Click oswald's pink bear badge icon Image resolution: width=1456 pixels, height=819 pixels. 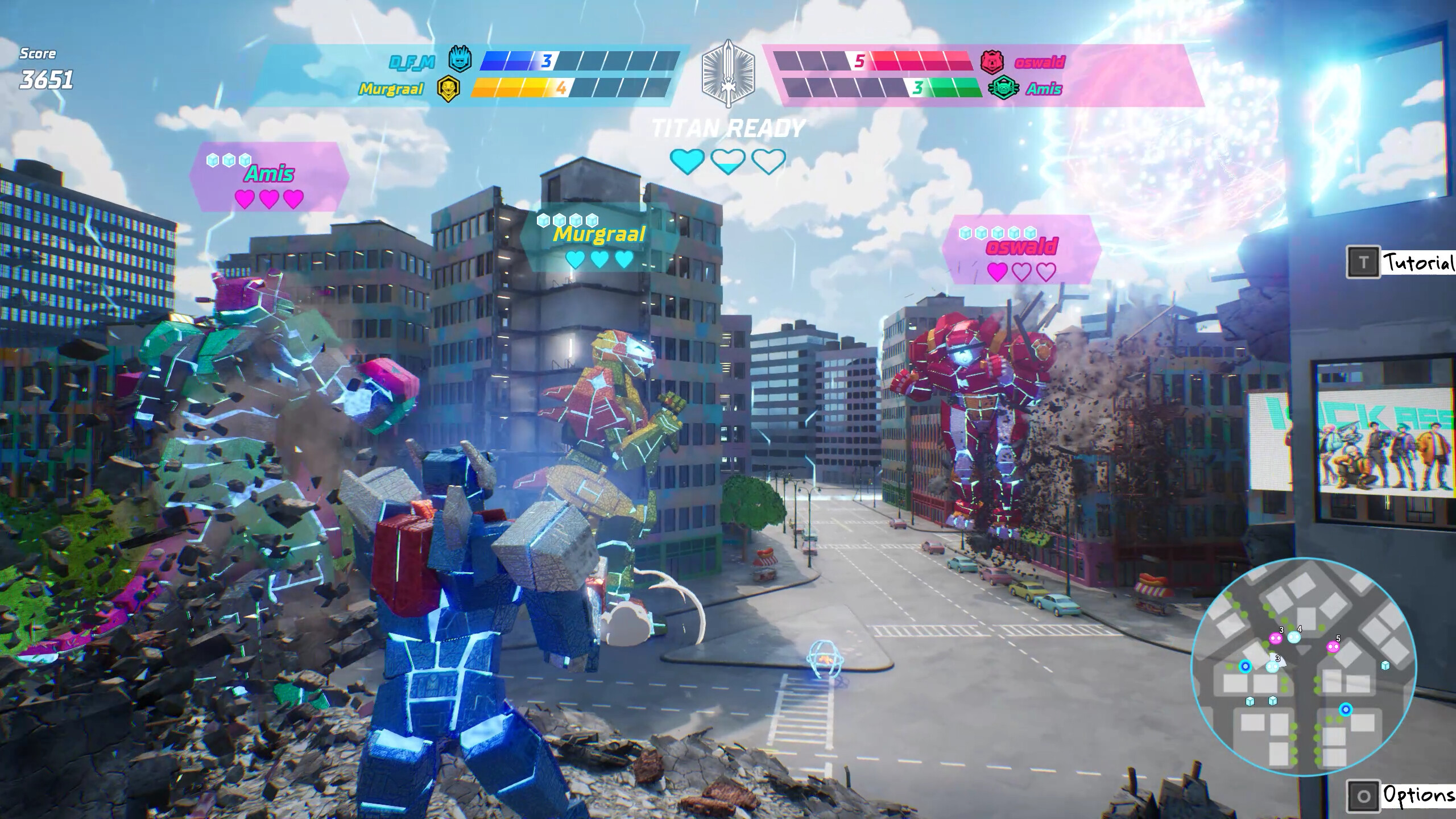(993, 63)
